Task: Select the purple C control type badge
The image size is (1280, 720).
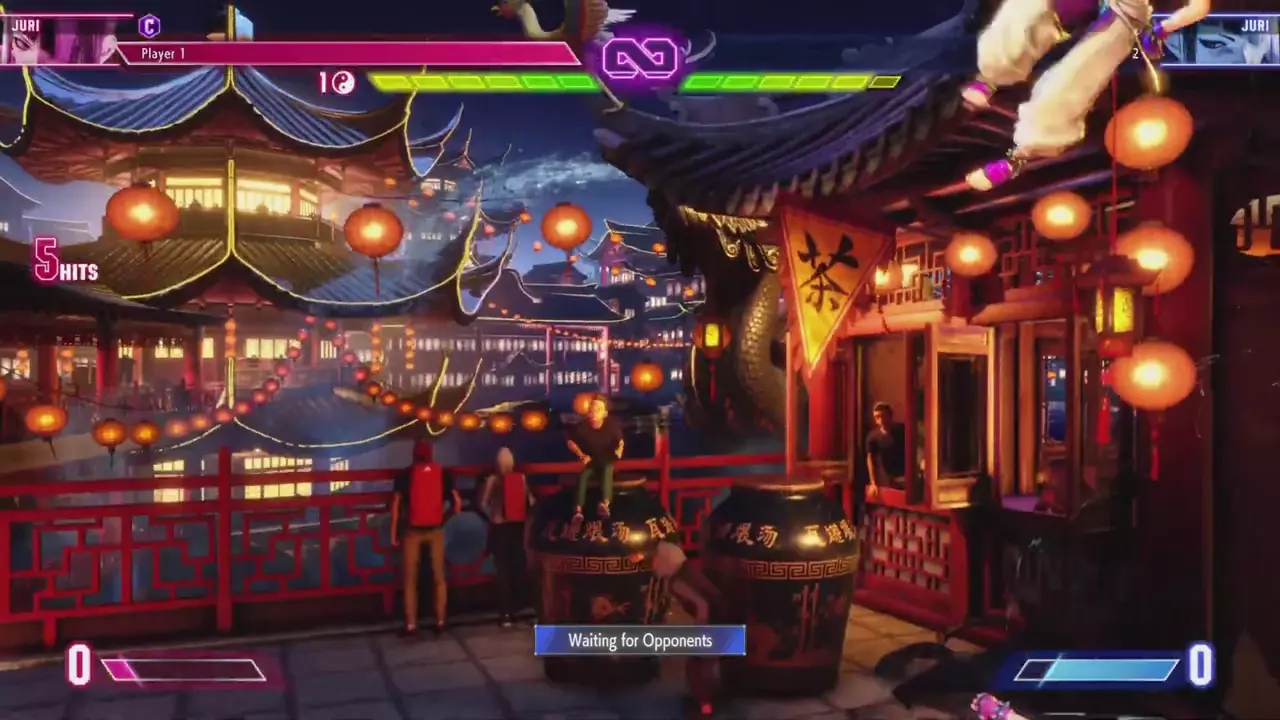Action: (x=149, y=26)
